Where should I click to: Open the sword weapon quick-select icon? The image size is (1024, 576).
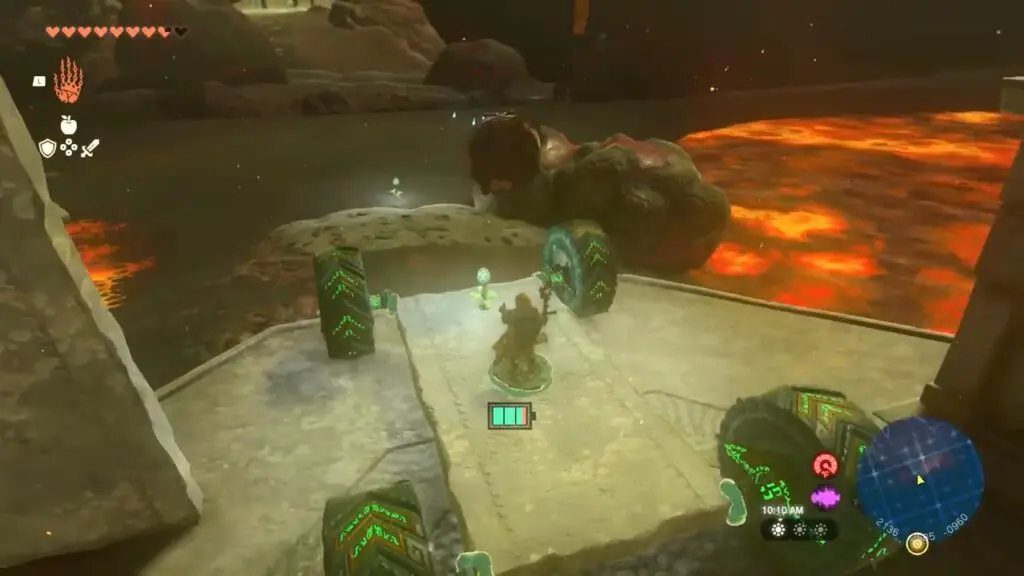click(x=90, y=148)
